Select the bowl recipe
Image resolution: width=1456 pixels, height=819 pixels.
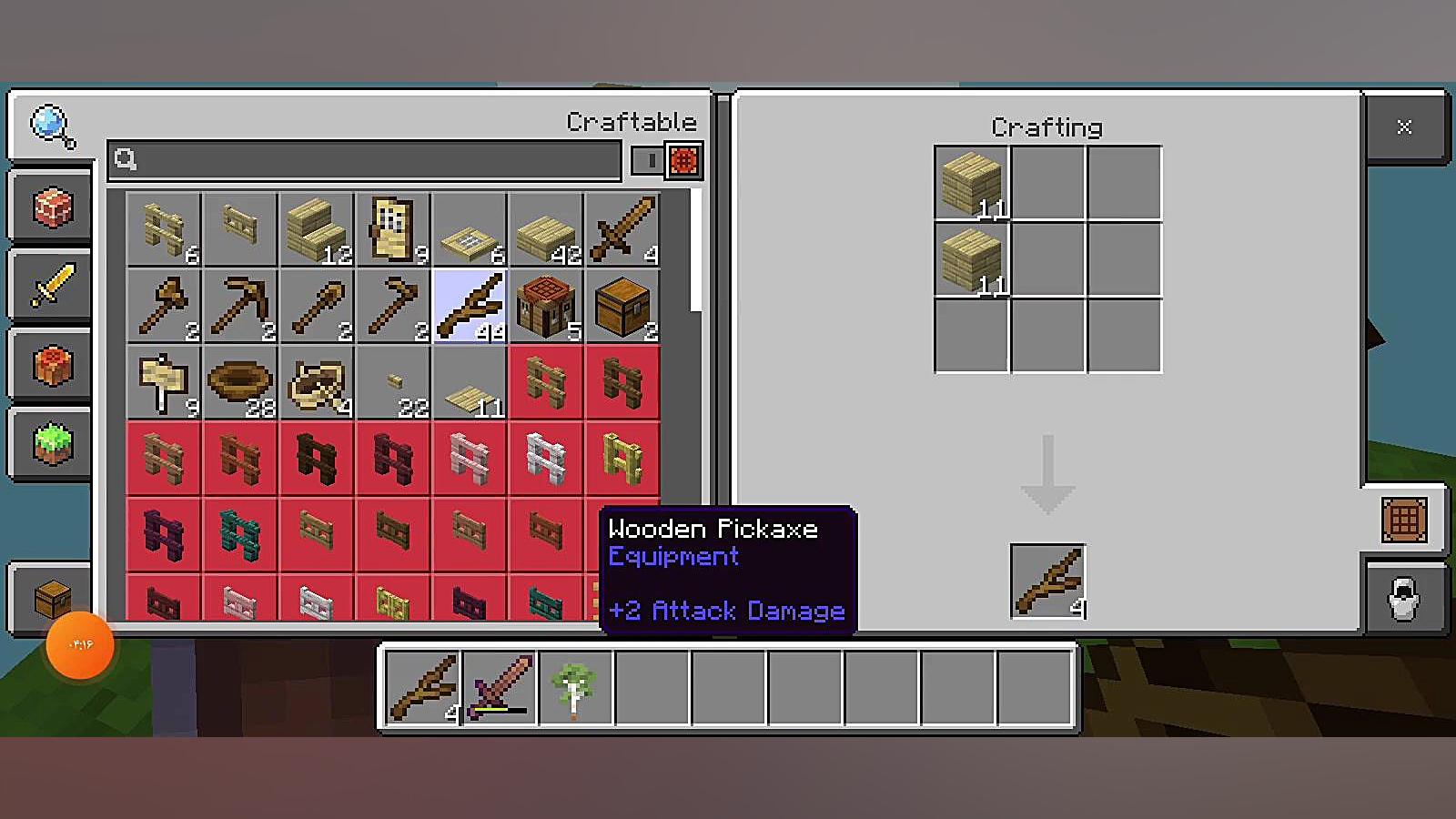[x=240, y=382]
